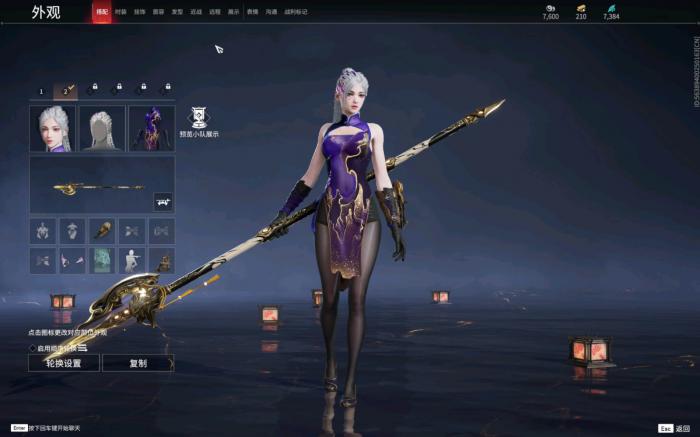Select outfit preset slot 2
700x437 pixels.
pyautogui.click(x=66, y=91)
